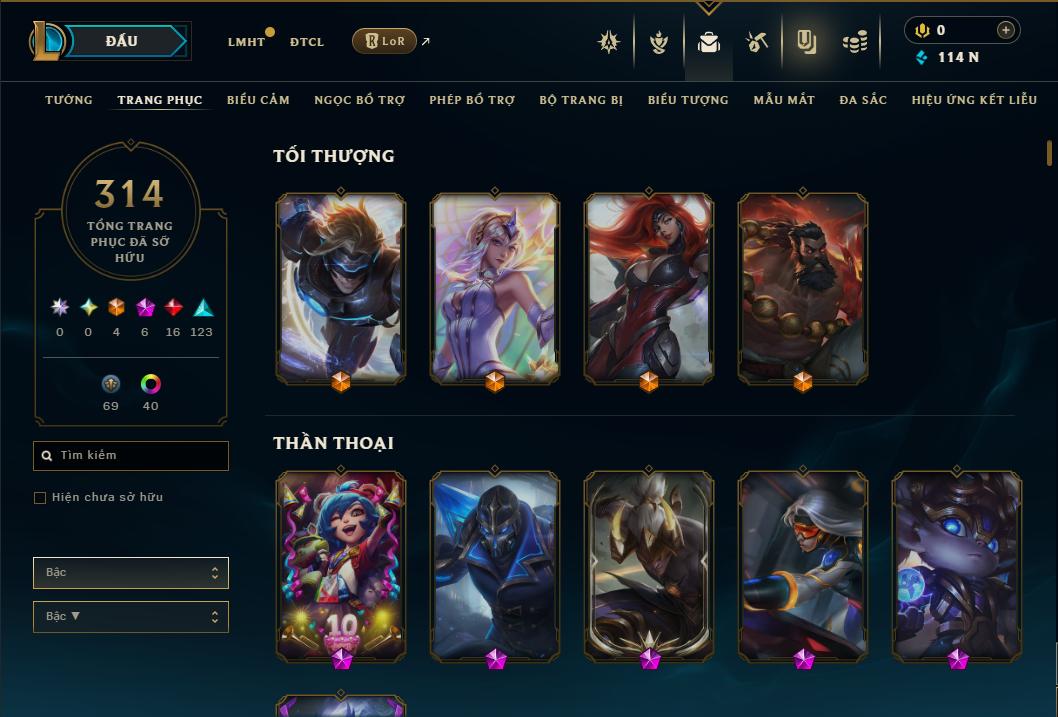Open the LMHT game tab

click(x=246, y=42)
